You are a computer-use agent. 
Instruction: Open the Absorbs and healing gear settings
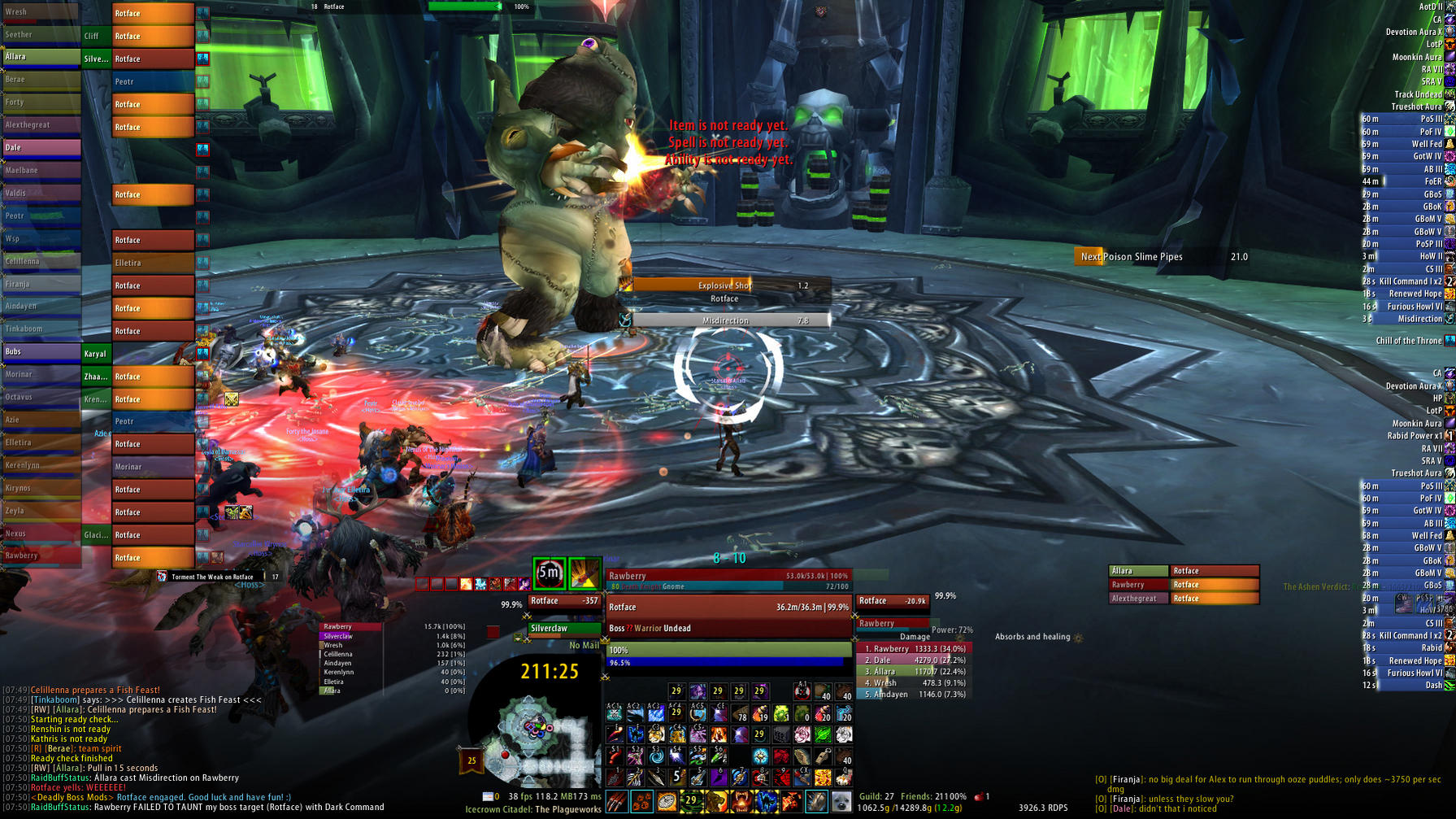tap(1079, 638)
